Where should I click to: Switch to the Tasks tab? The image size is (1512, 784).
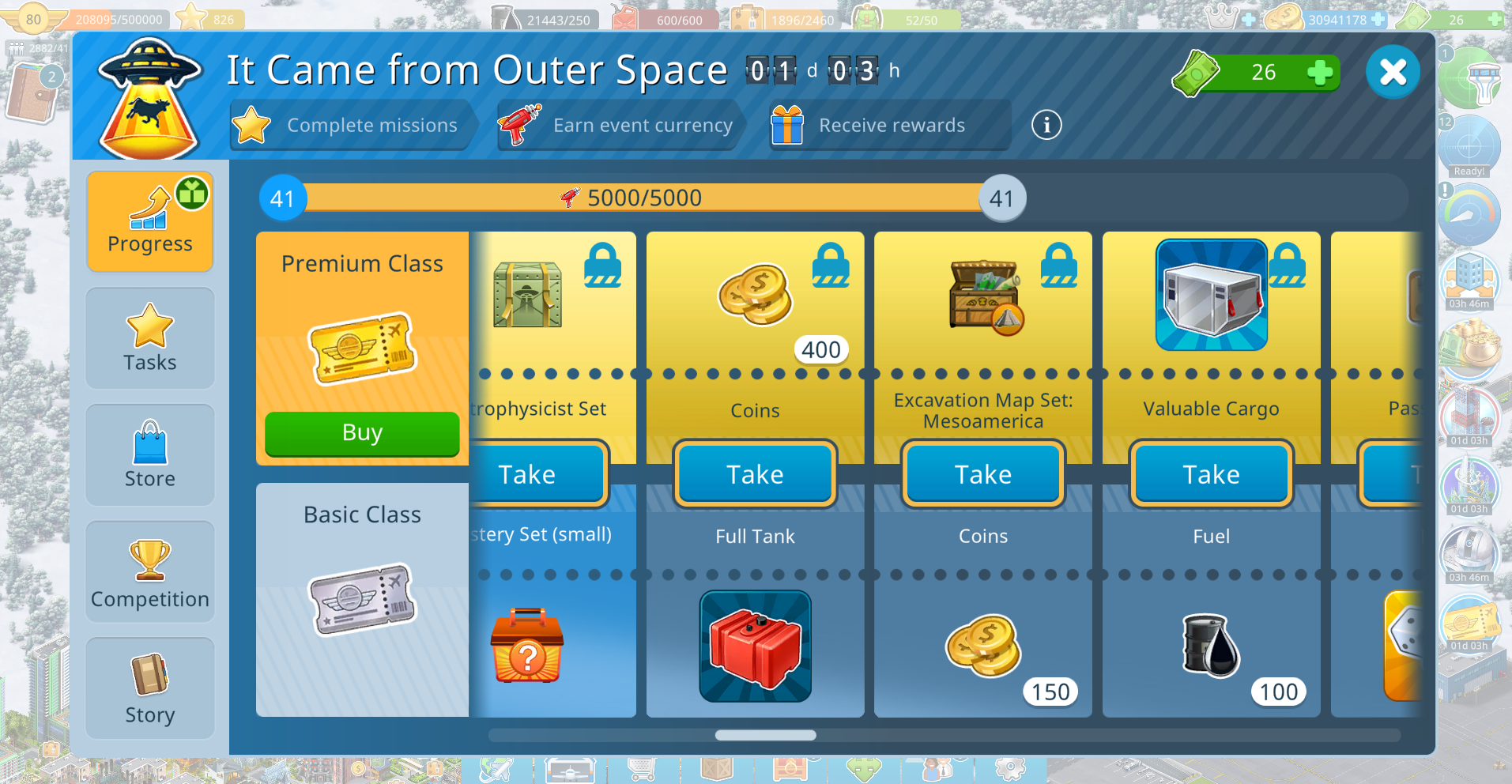click(150, 338)
